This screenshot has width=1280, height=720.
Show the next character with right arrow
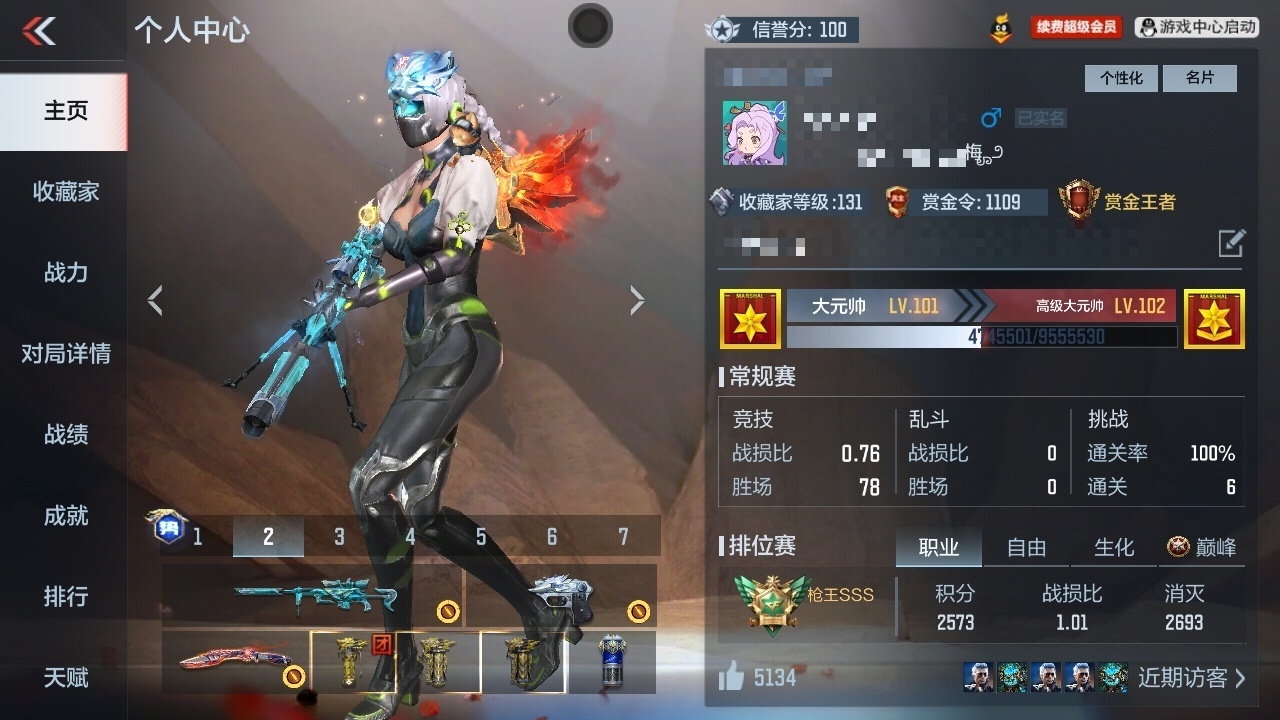click(637, 300)
